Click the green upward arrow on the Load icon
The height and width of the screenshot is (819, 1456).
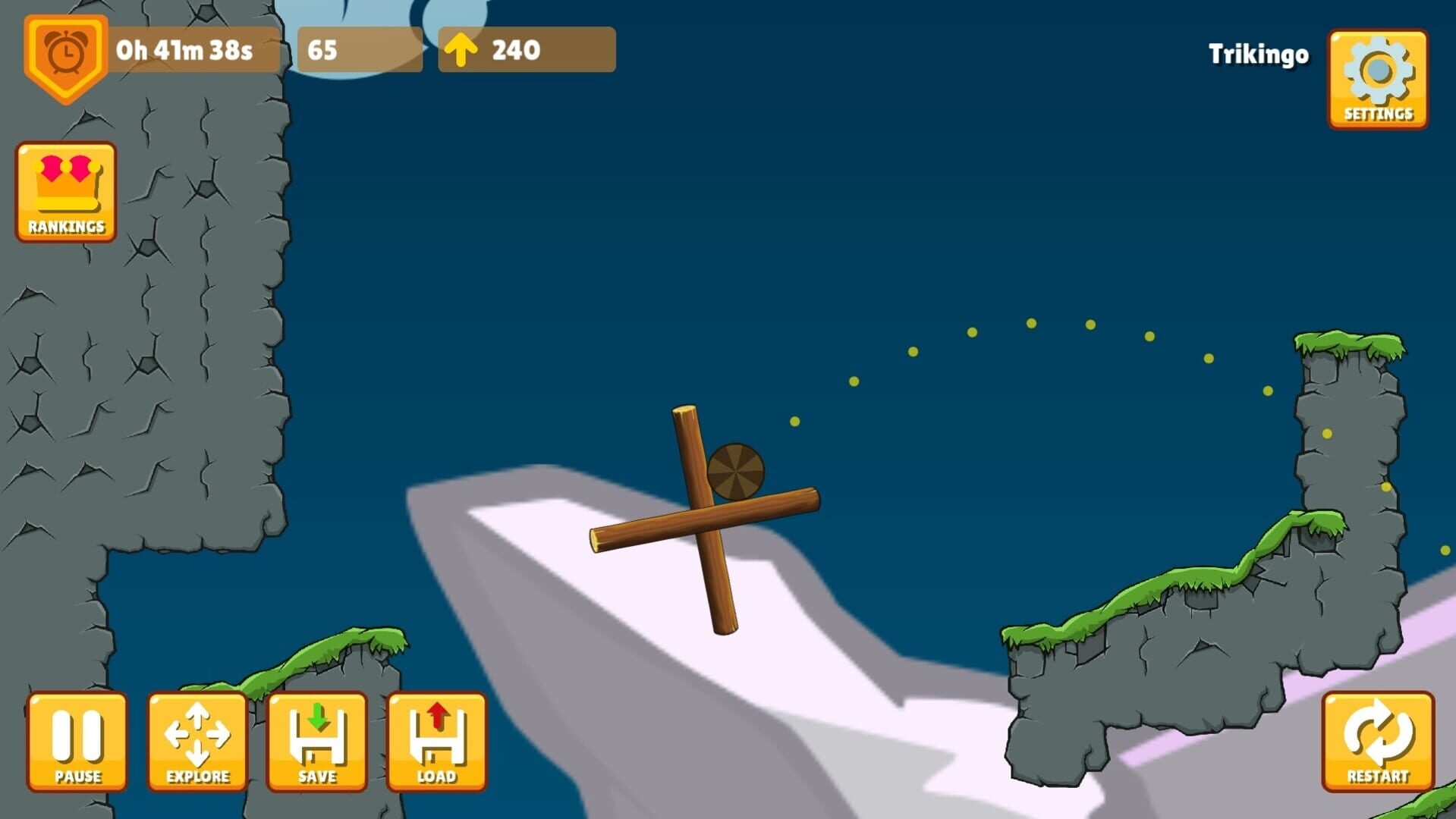436,717
